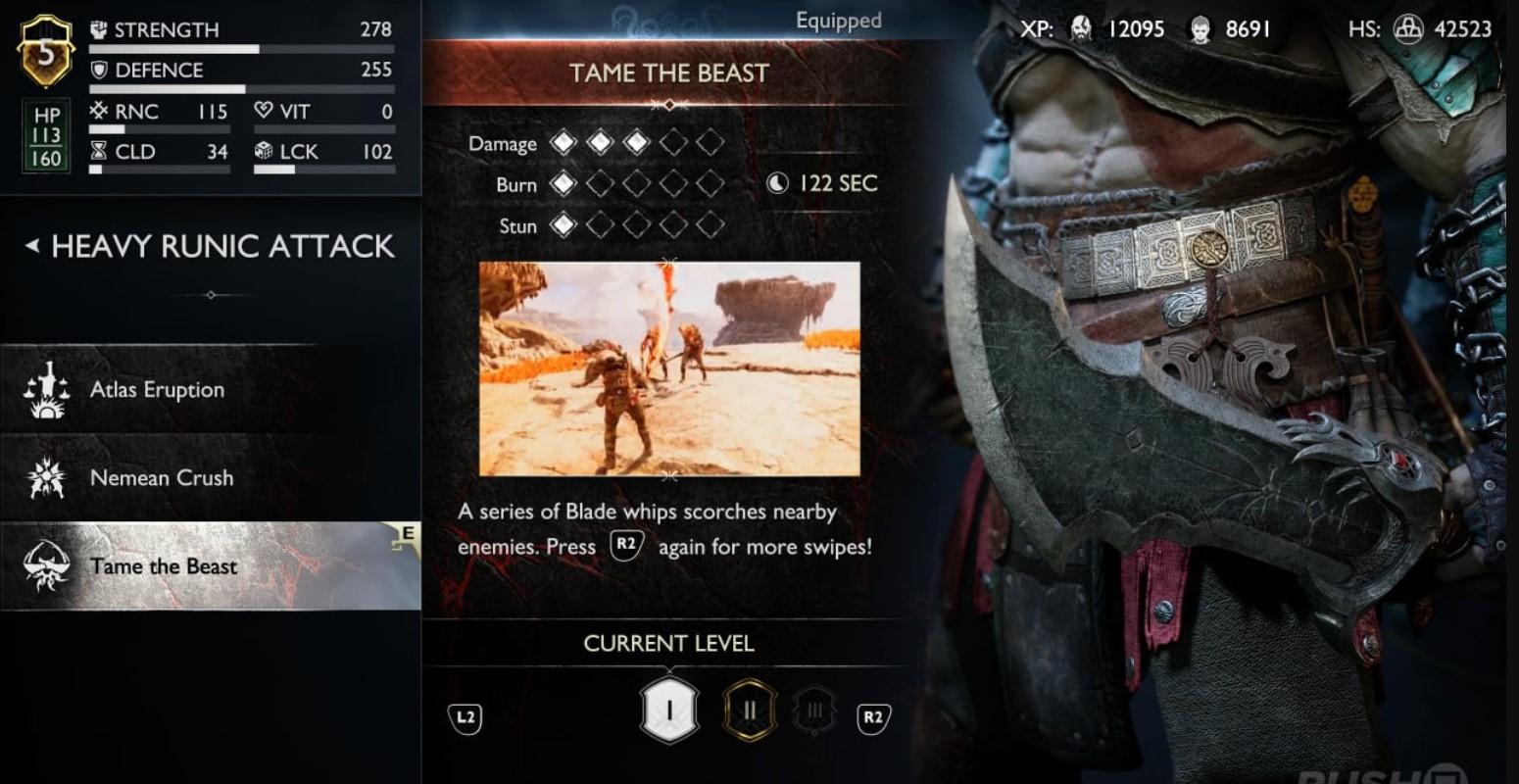1519x784 pixels.
Task: Toggle the Stun diamond pip
Action: point(563,225)
